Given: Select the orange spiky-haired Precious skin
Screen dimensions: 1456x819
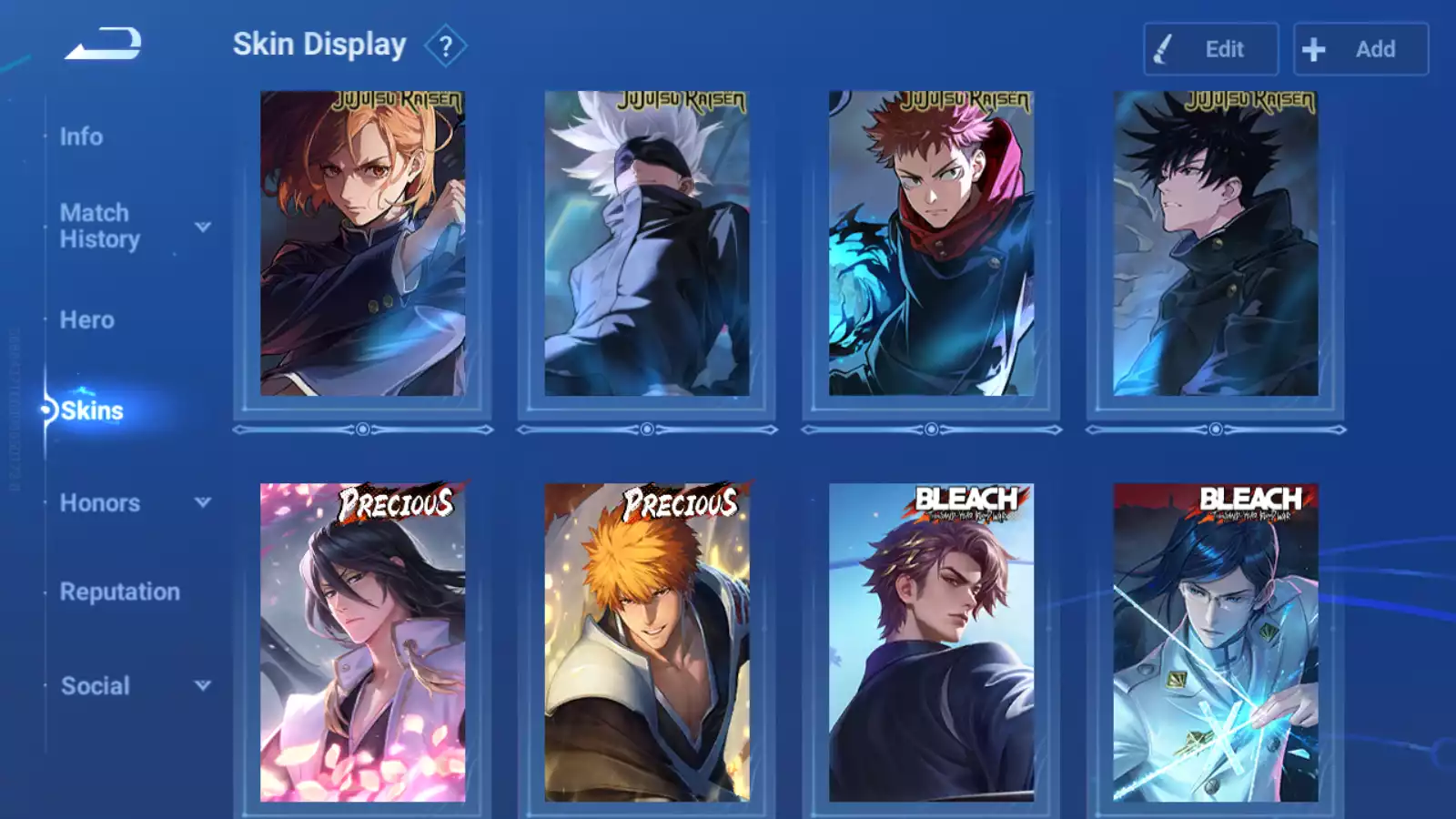Looking at the screenshot, I should click(647, 642).
